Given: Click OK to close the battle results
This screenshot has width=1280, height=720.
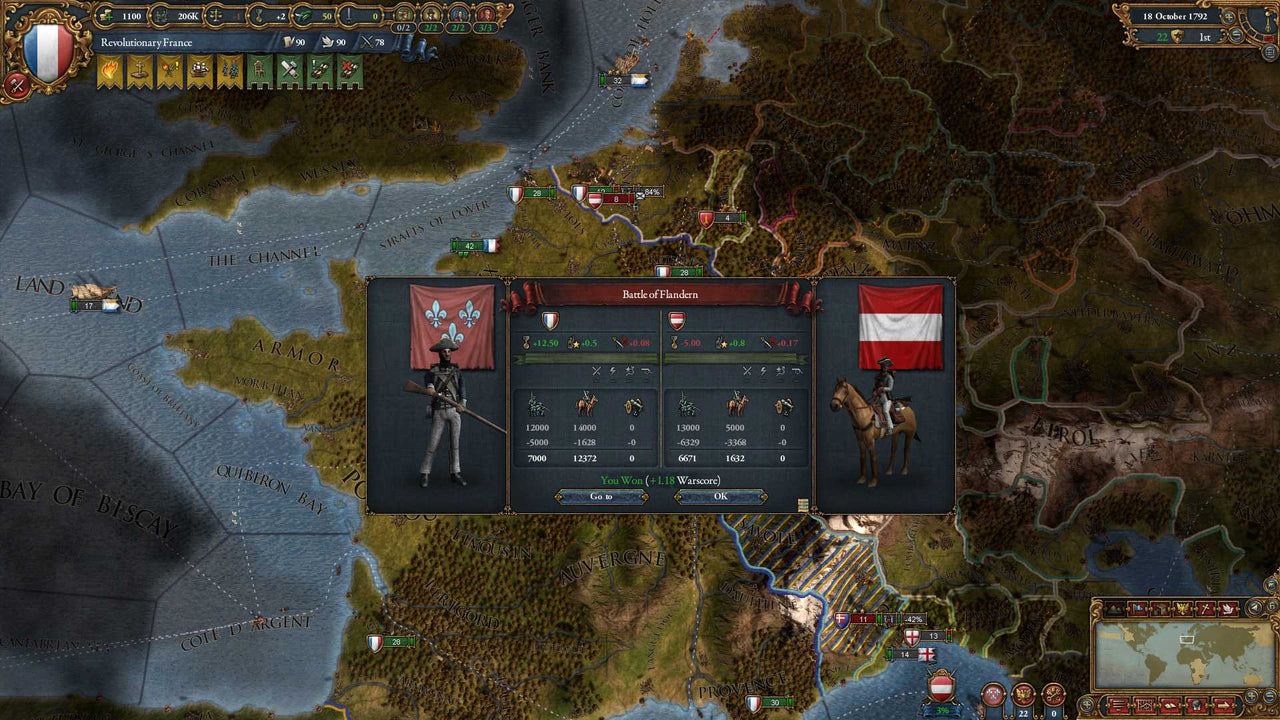Looking at the screenshot, I should pyautogui.click(x=722, y=497).
